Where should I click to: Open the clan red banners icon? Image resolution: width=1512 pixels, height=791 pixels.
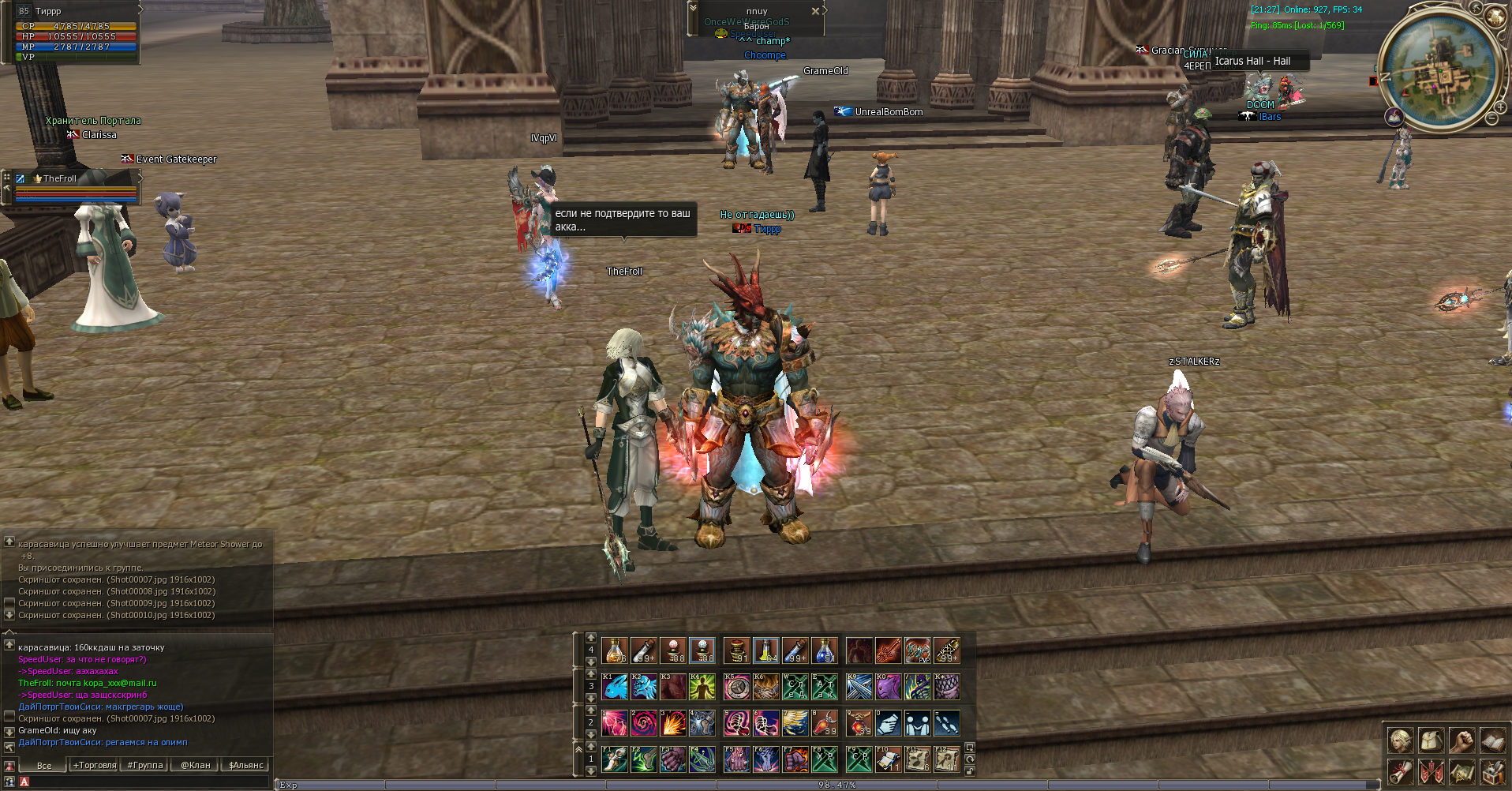click(x=1432, y=771)
